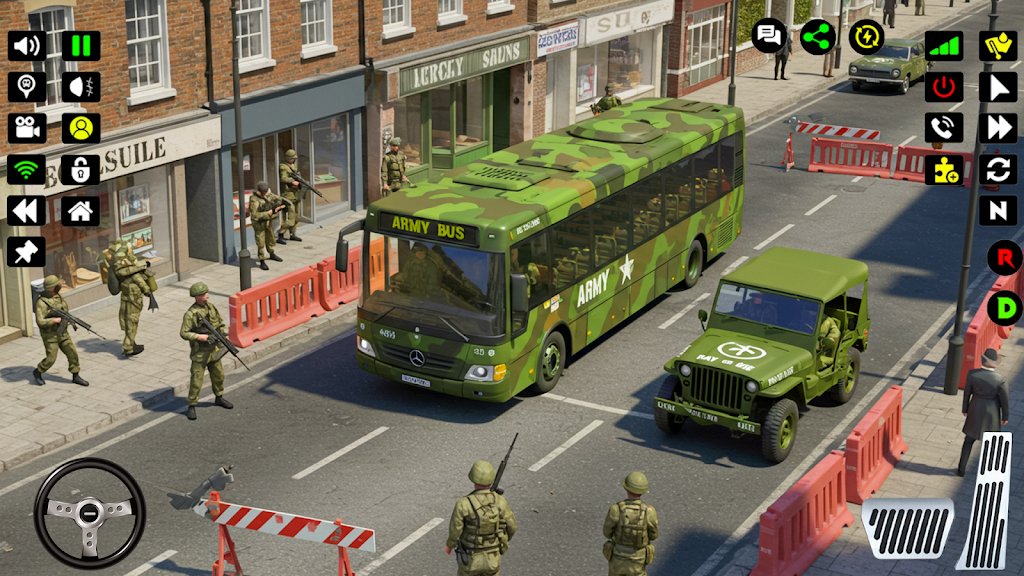Open the yellow player profile icon
This screenshot has width=1024, height=576.
point(81,128)
